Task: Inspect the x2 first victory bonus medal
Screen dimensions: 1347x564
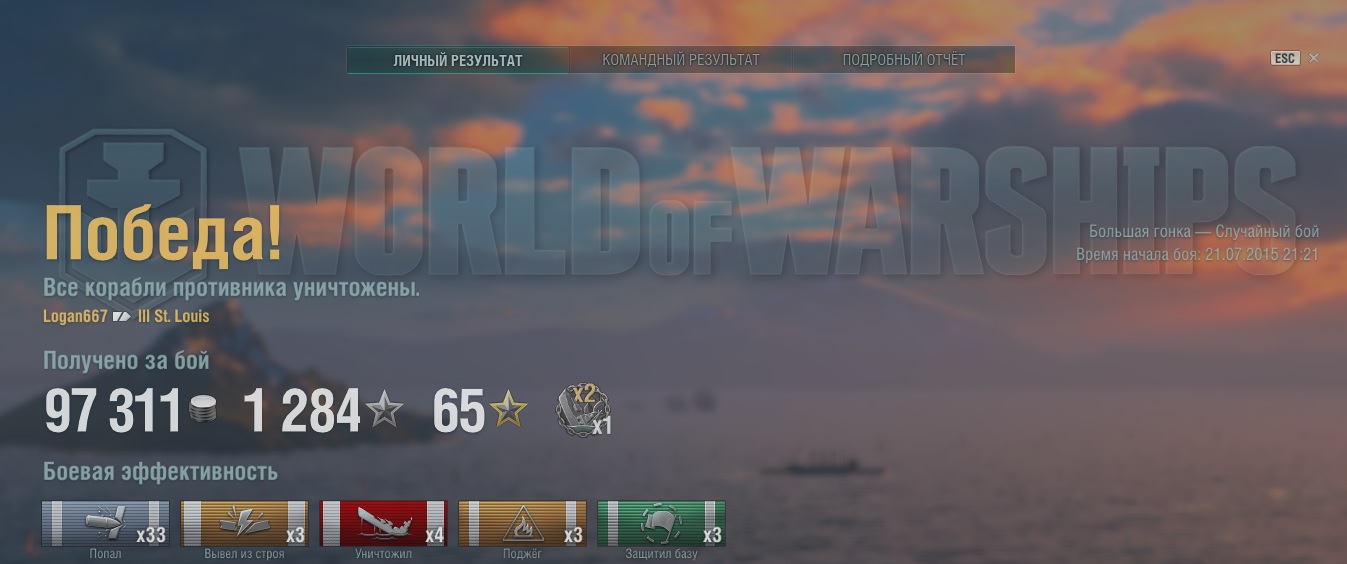Action: (x=583, y=411)
